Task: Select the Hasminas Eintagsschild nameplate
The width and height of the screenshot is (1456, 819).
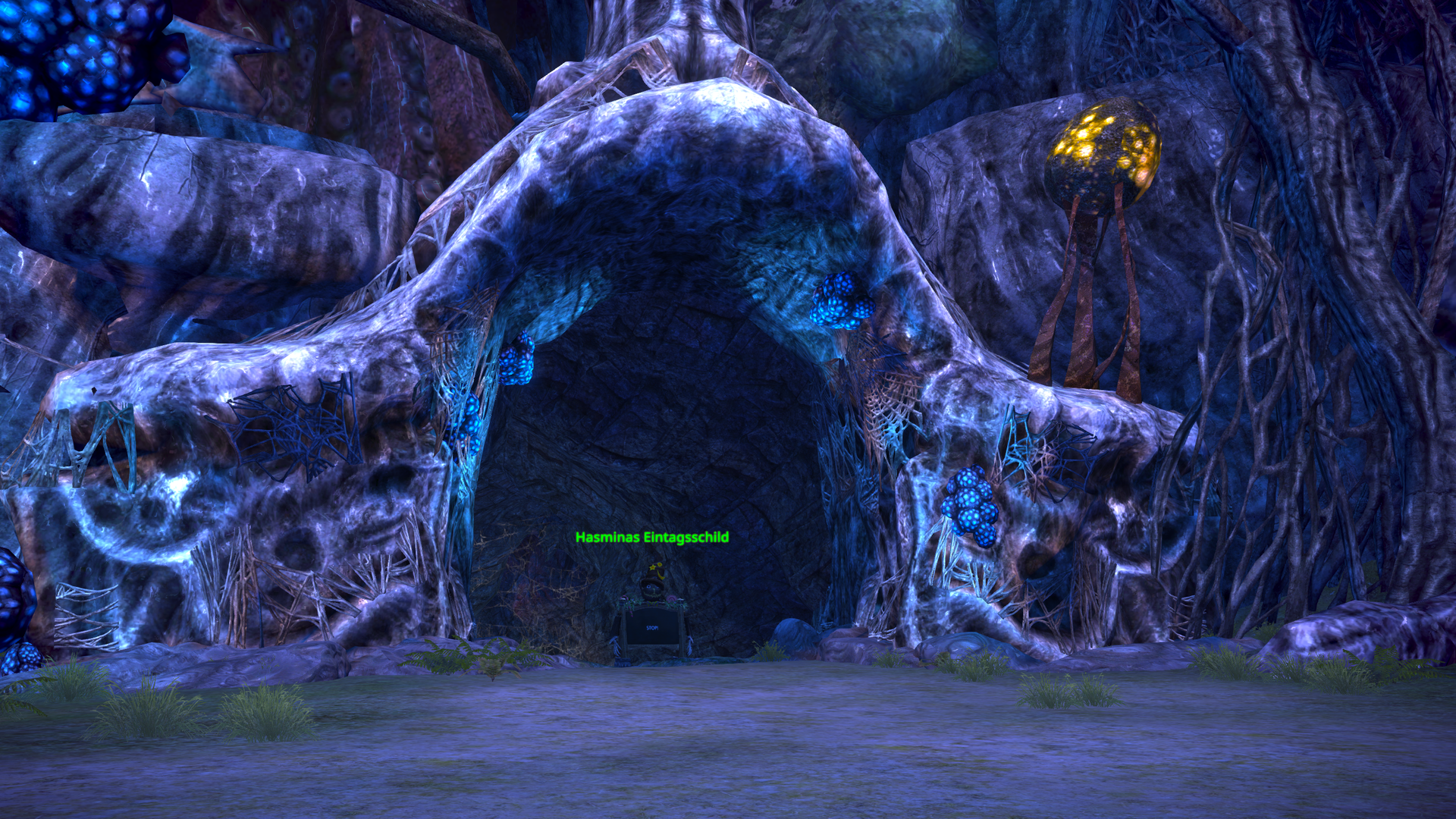Action: pos(651,538)
